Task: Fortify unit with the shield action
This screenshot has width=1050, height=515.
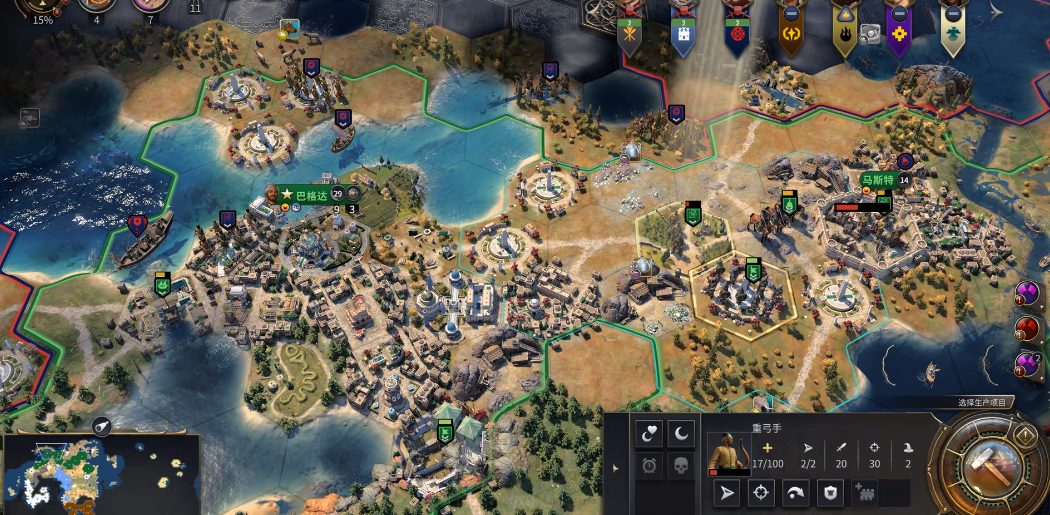Action: click(830, 492)
